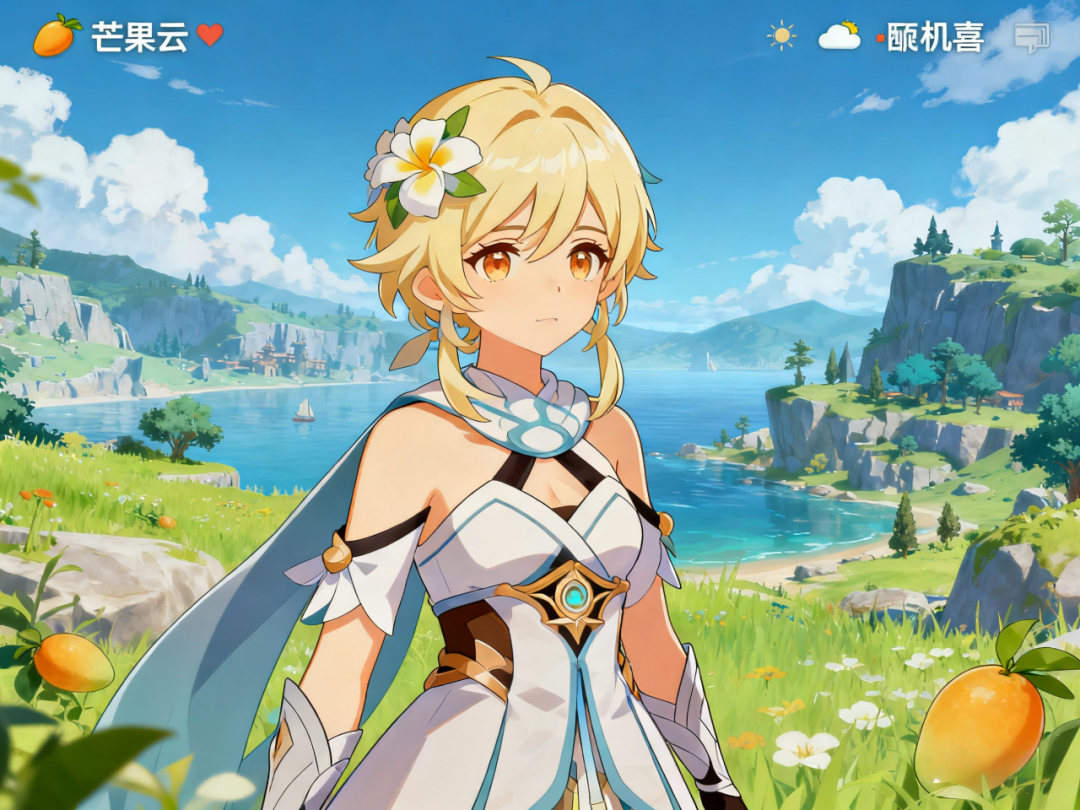1080x810 pixels.
Task: Tap the red heart favorite icon
Action: click(210, 35)
